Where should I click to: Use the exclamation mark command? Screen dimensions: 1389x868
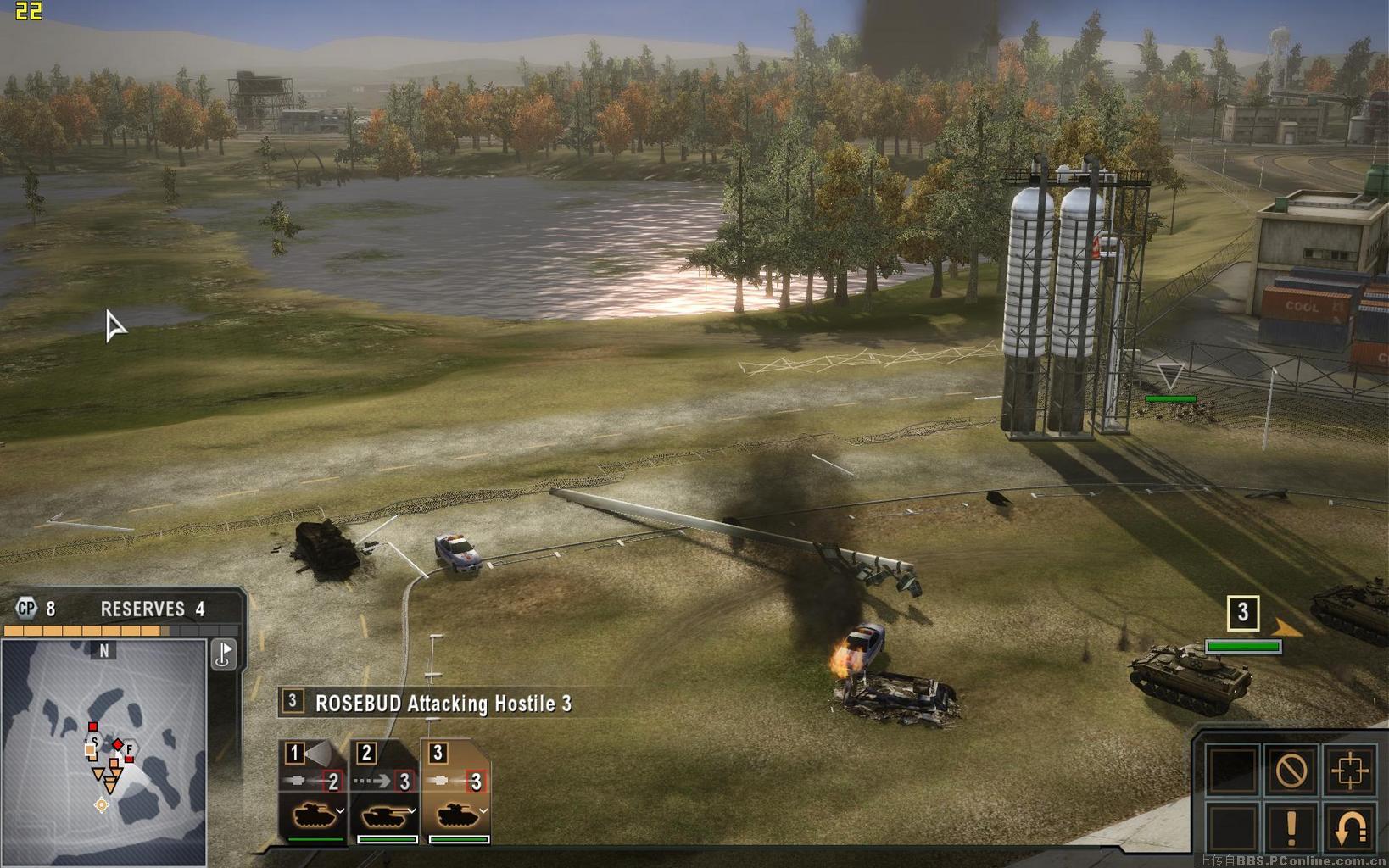(x=1291, y=828)
